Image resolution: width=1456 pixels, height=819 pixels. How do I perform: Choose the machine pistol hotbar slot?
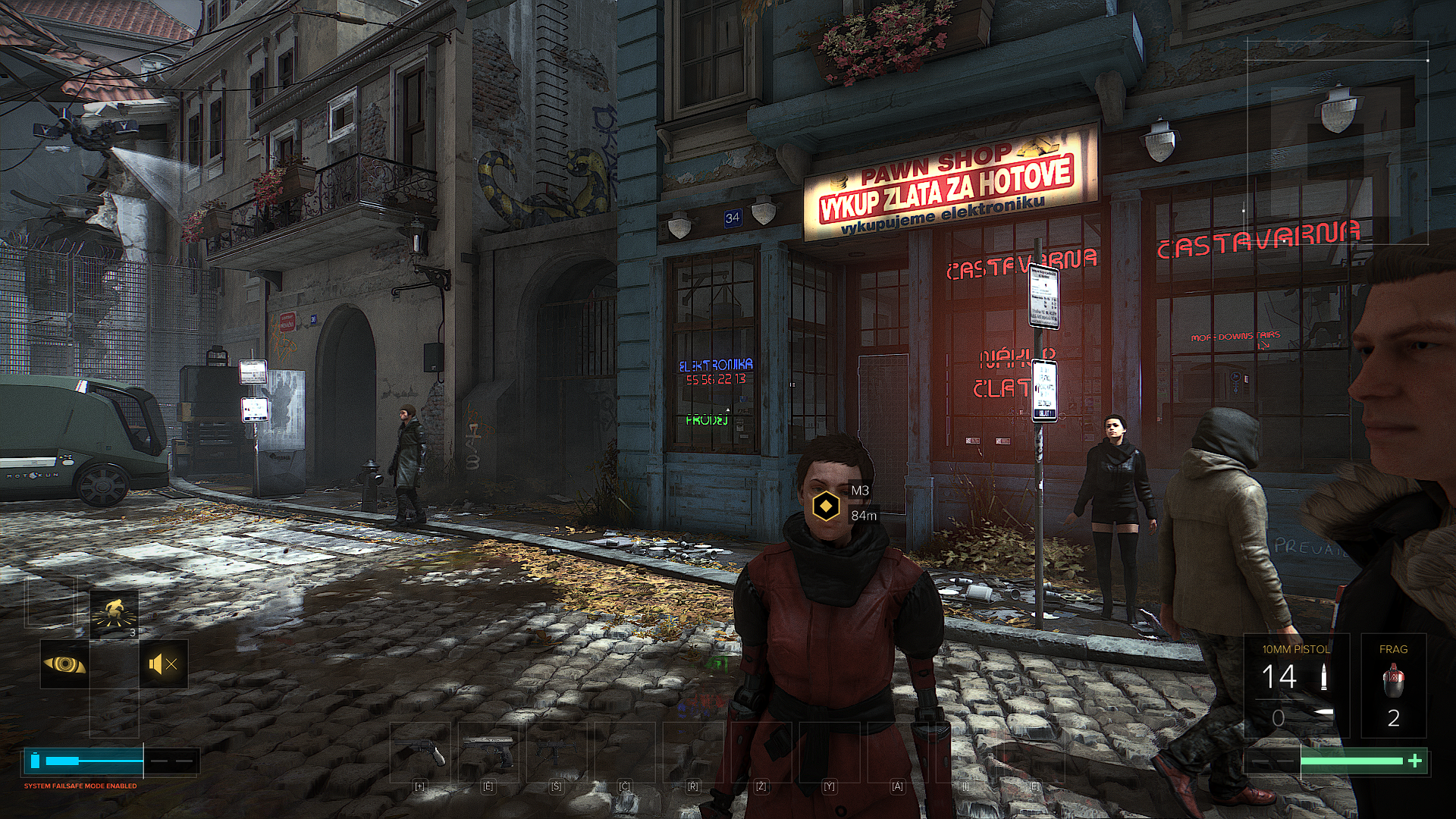[556, 752]
